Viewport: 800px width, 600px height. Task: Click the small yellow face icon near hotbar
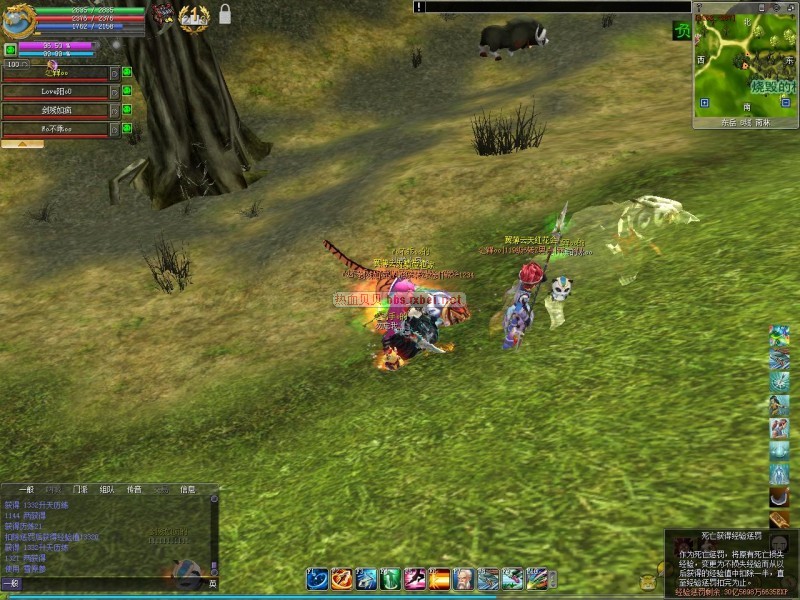(x=648, y=581)
